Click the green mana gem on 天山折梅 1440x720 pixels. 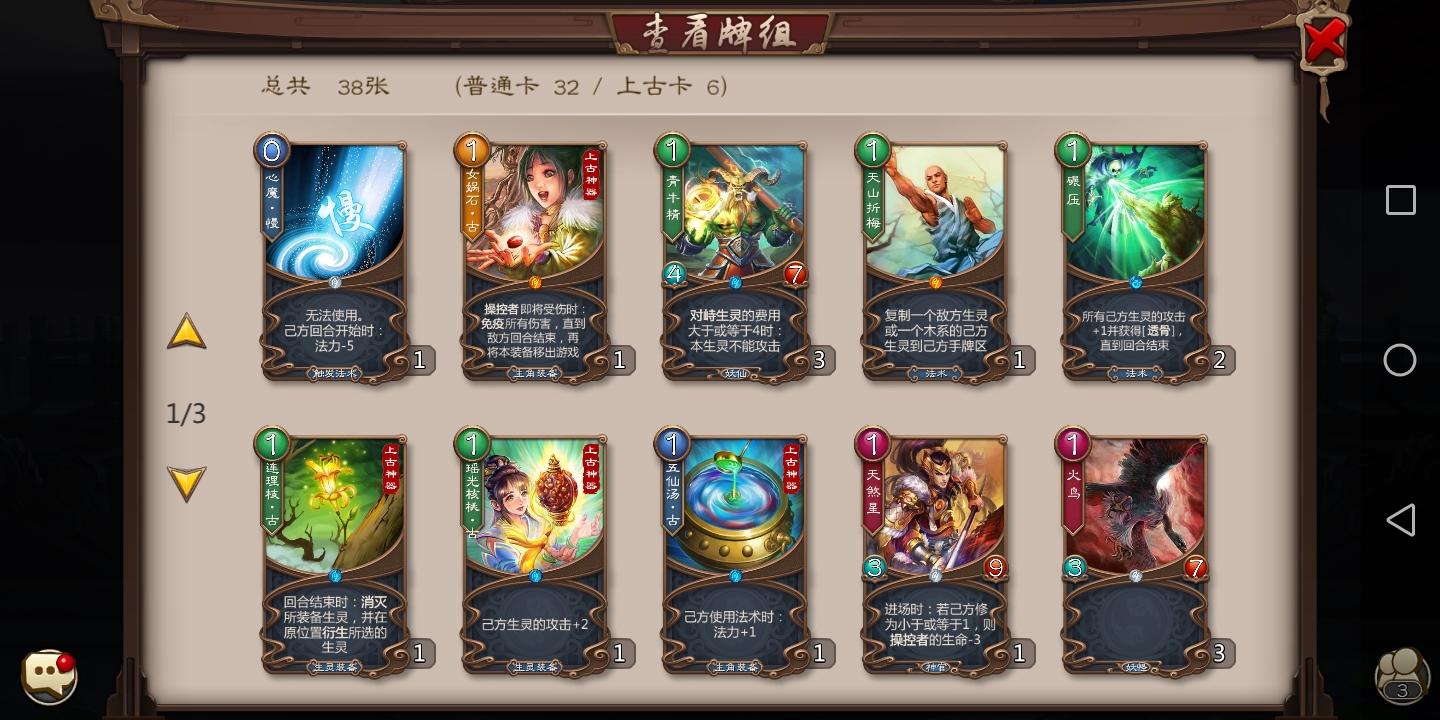(x=873, y=150)
